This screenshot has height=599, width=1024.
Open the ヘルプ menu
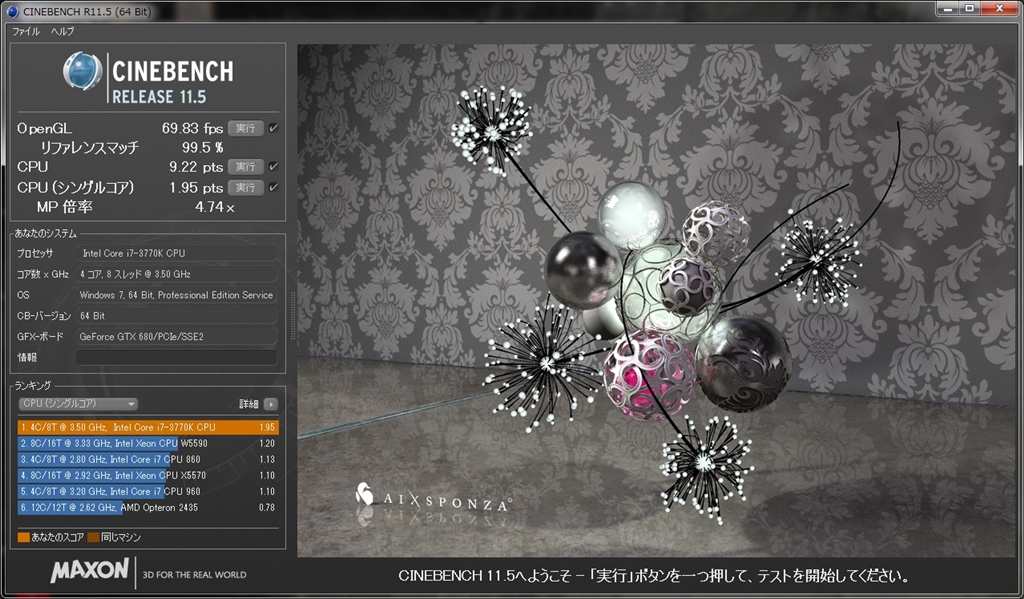tap(62, 31)
